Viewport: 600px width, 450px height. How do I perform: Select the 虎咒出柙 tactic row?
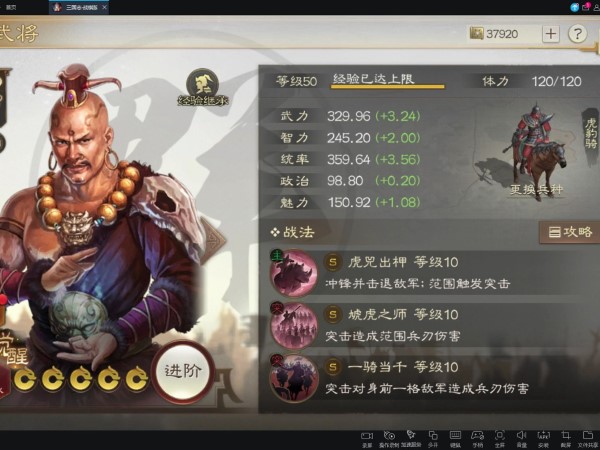[430, 271]
